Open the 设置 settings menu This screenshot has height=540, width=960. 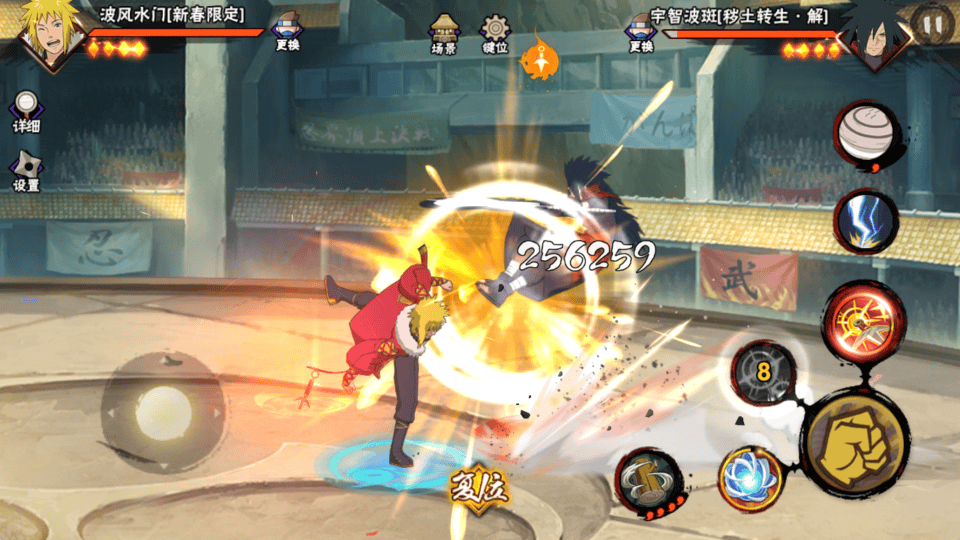click(26, 172)
